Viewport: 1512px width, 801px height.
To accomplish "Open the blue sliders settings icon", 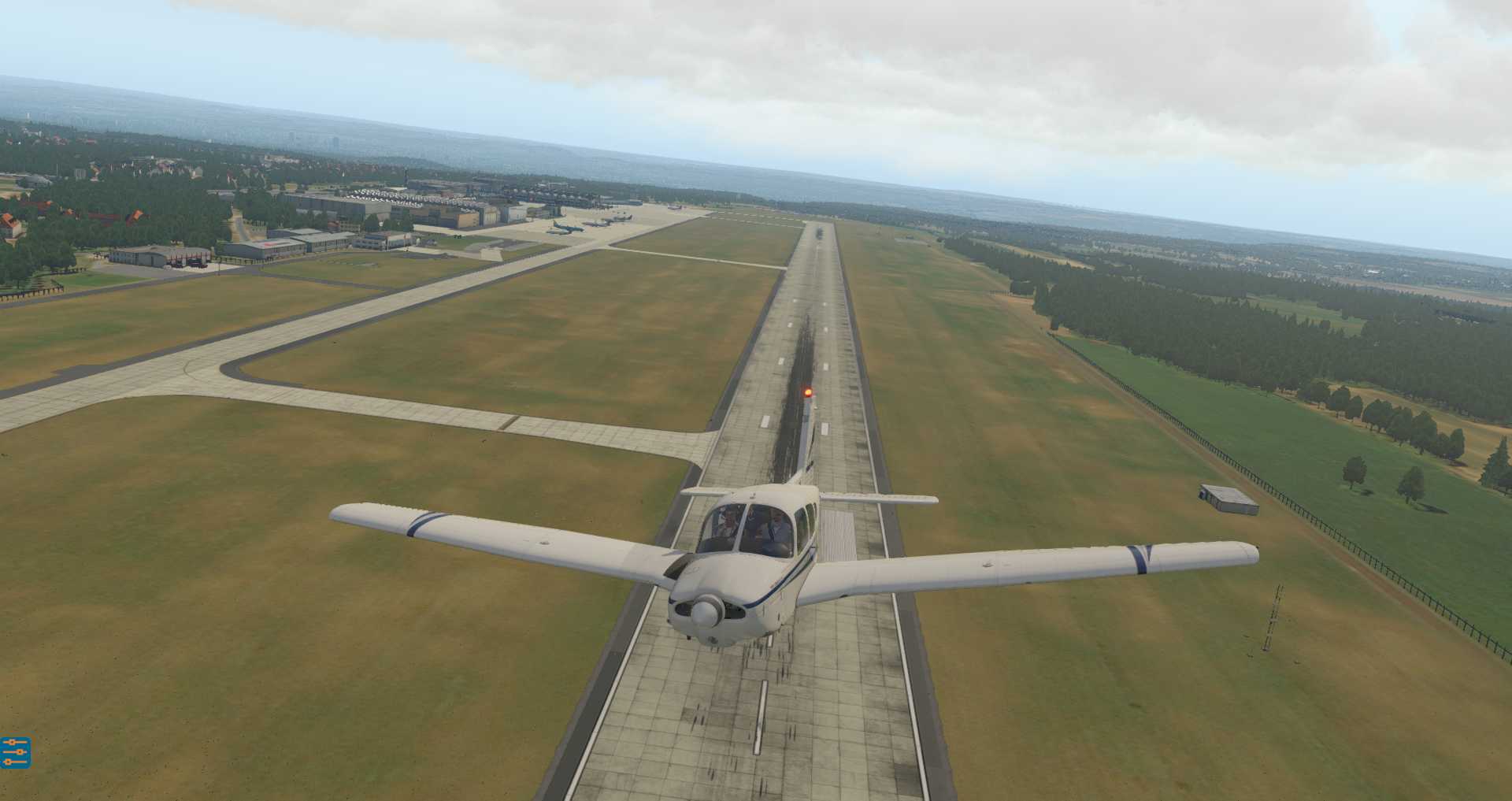I will point(15,752).
